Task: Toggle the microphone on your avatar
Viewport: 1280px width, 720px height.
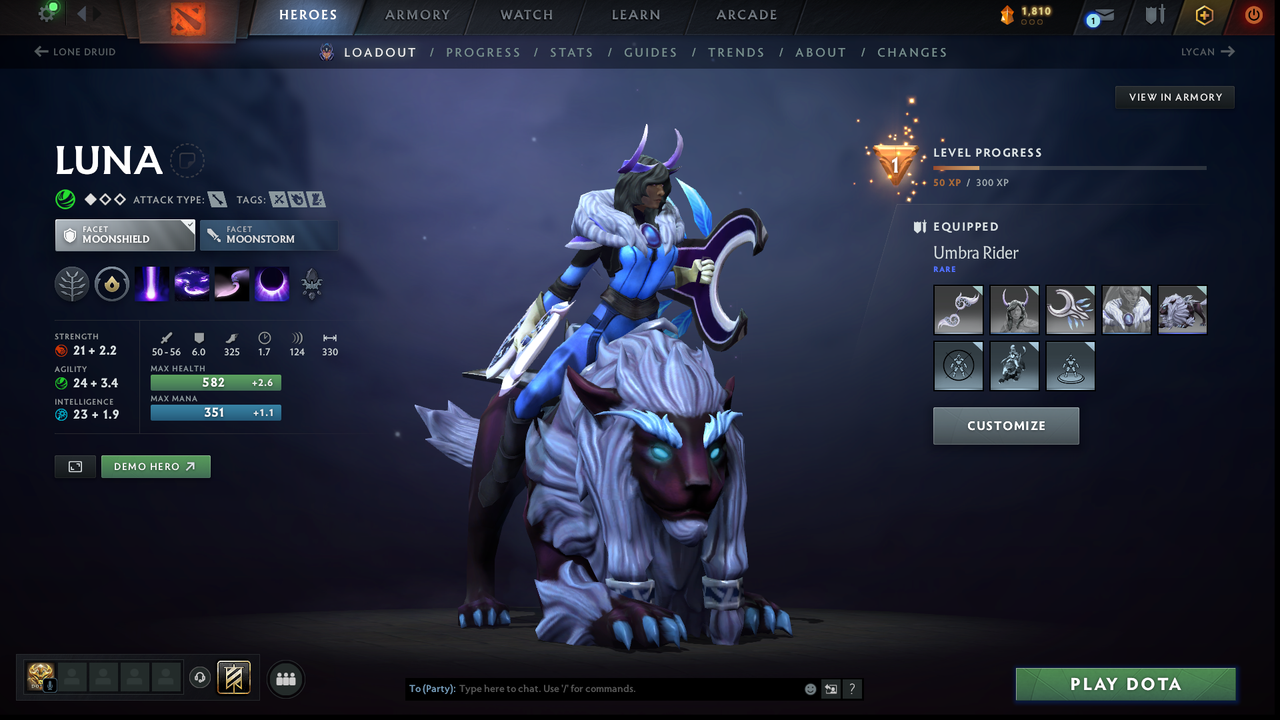Action: click(x=49, y=686)
